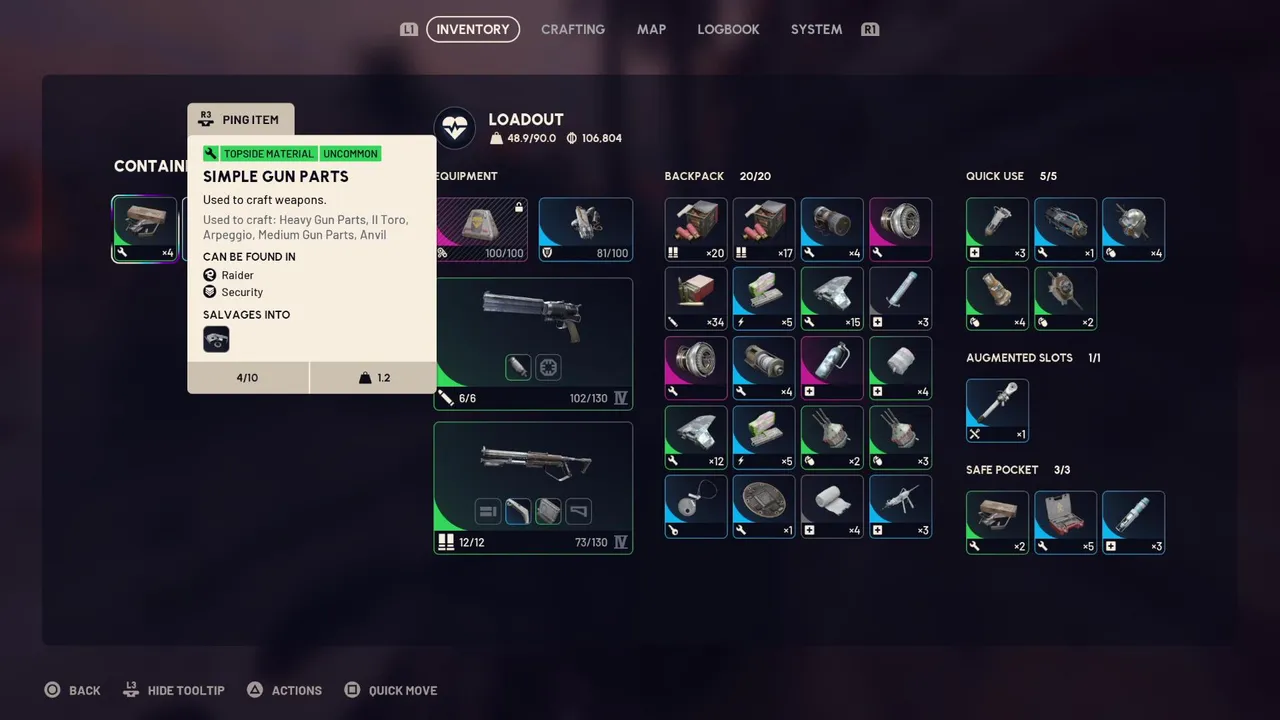Switch to the Crafting tab
Image resolution: width=1280 pixels, height=720 pixels.
pyautogui.click(x=572, y=30)
